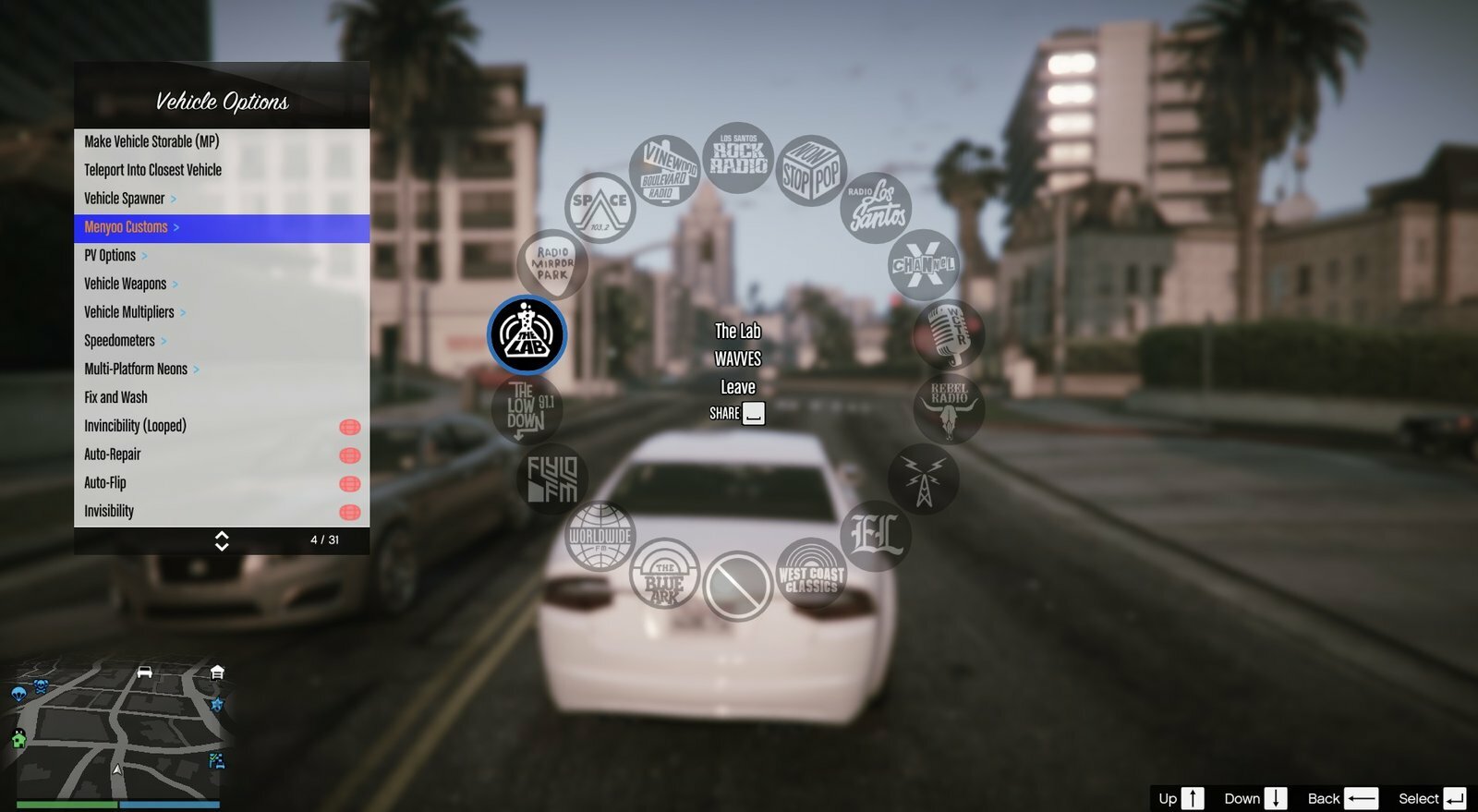The width and height of the screenshot is (1478, 812).
Task: Open the Menyoo Customs submenu
Action: point(127,227)
